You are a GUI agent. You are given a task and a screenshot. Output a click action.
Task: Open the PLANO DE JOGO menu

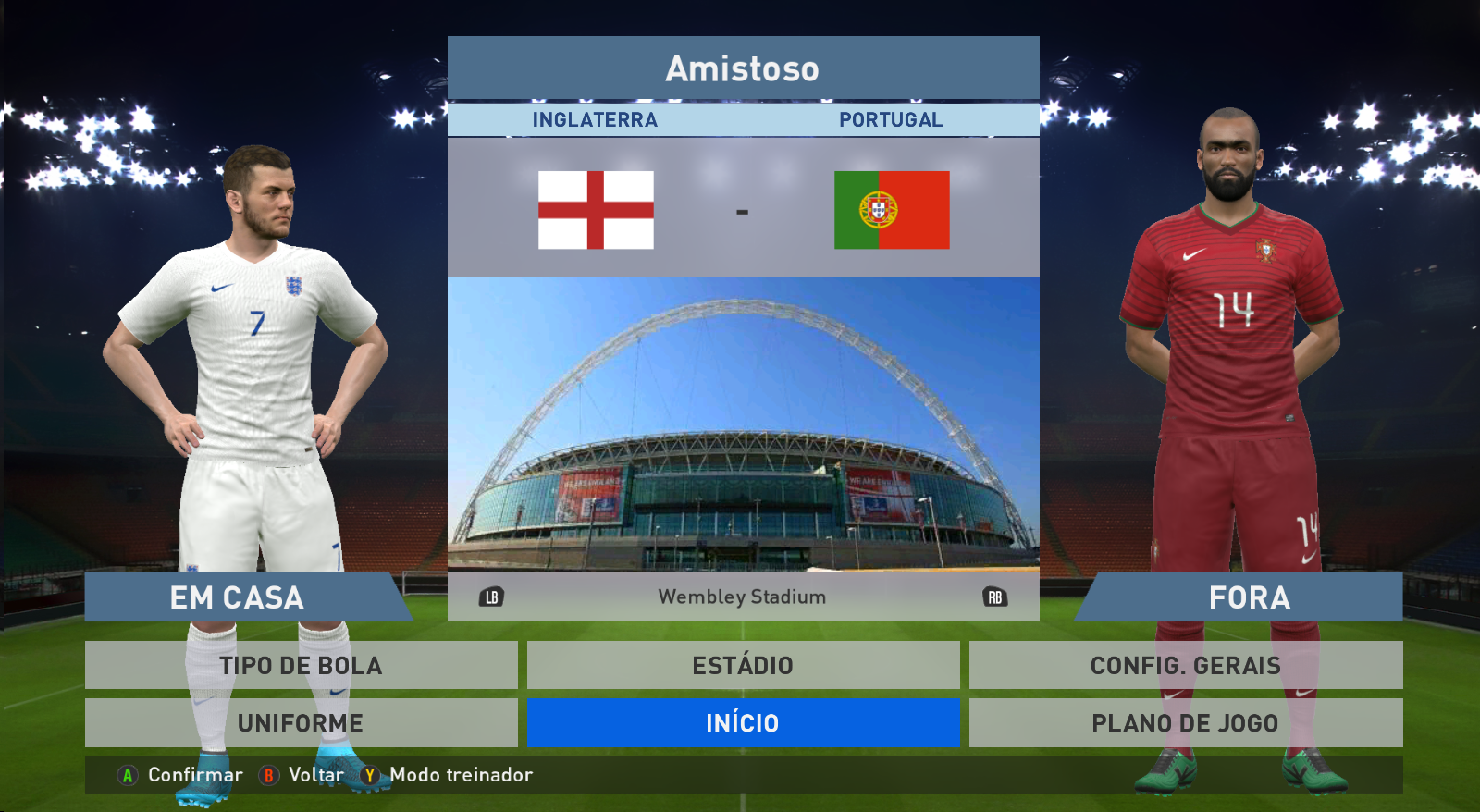(x=1185, y=722)
